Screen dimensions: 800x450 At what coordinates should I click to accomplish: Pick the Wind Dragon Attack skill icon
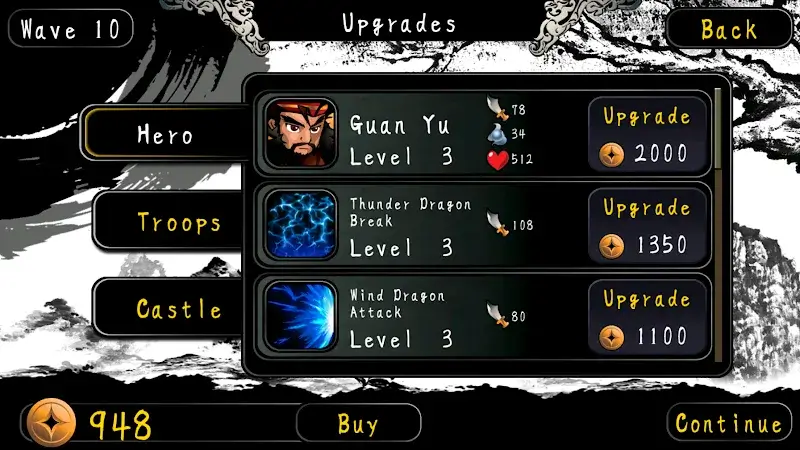(301, 317)
